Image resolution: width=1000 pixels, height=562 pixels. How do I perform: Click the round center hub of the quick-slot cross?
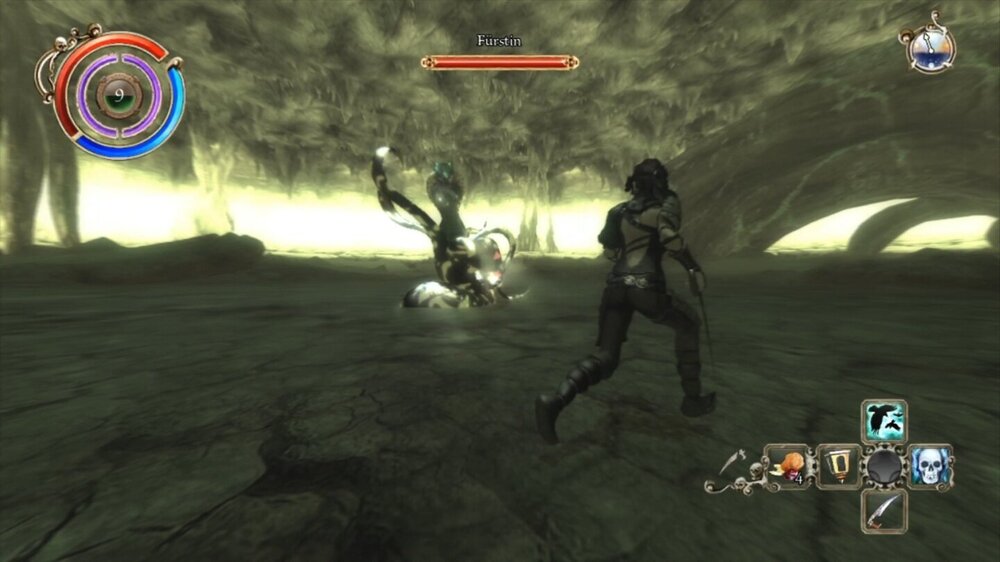click(884, 466)
